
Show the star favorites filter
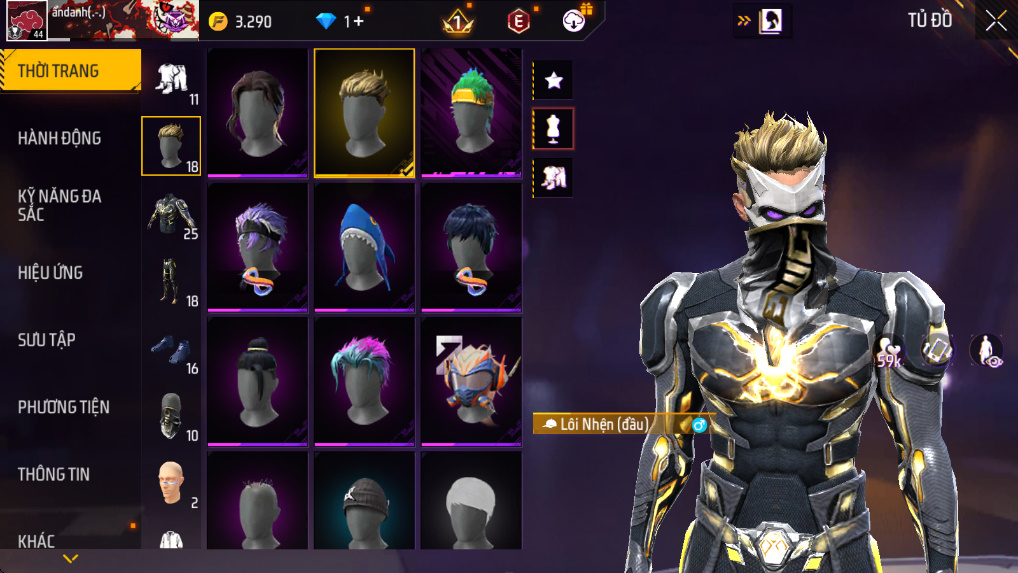pyautogui.click(x=554, y=80)
